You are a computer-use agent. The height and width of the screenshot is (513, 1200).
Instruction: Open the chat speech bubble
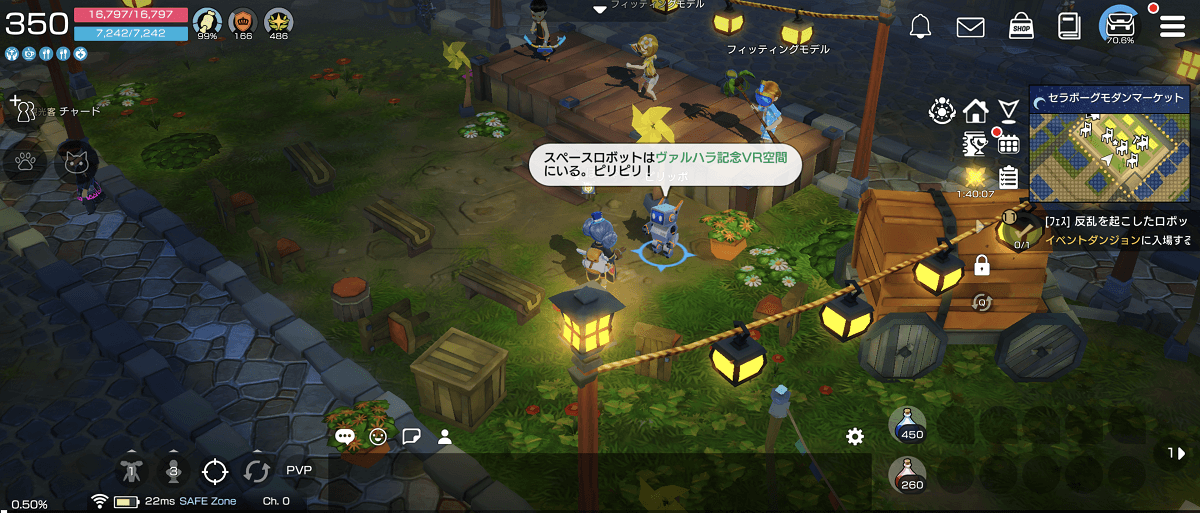(x=345, y=436)
